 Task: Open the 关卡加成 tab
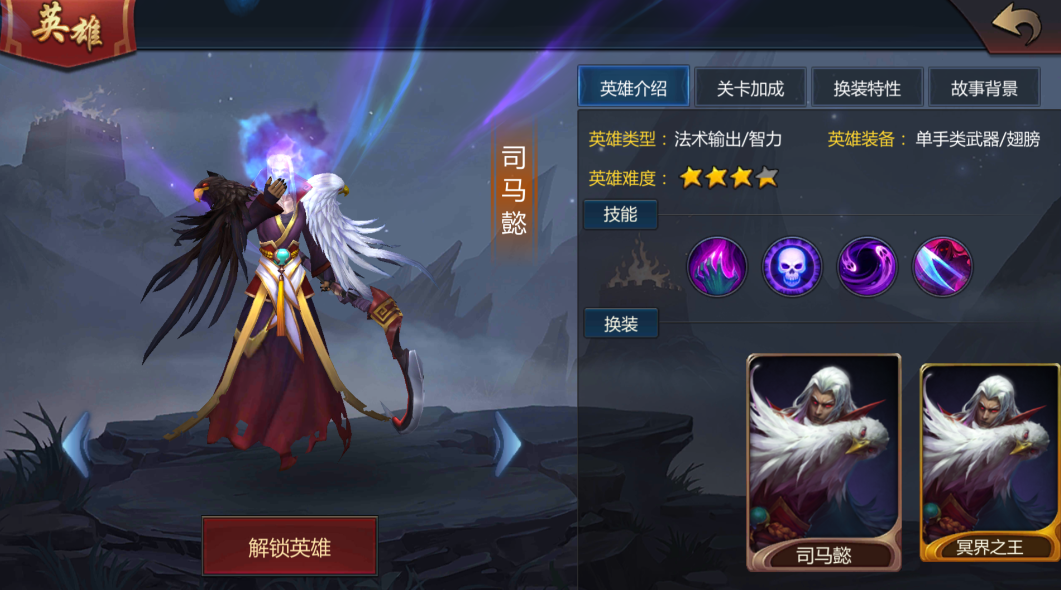pos(750,88)
